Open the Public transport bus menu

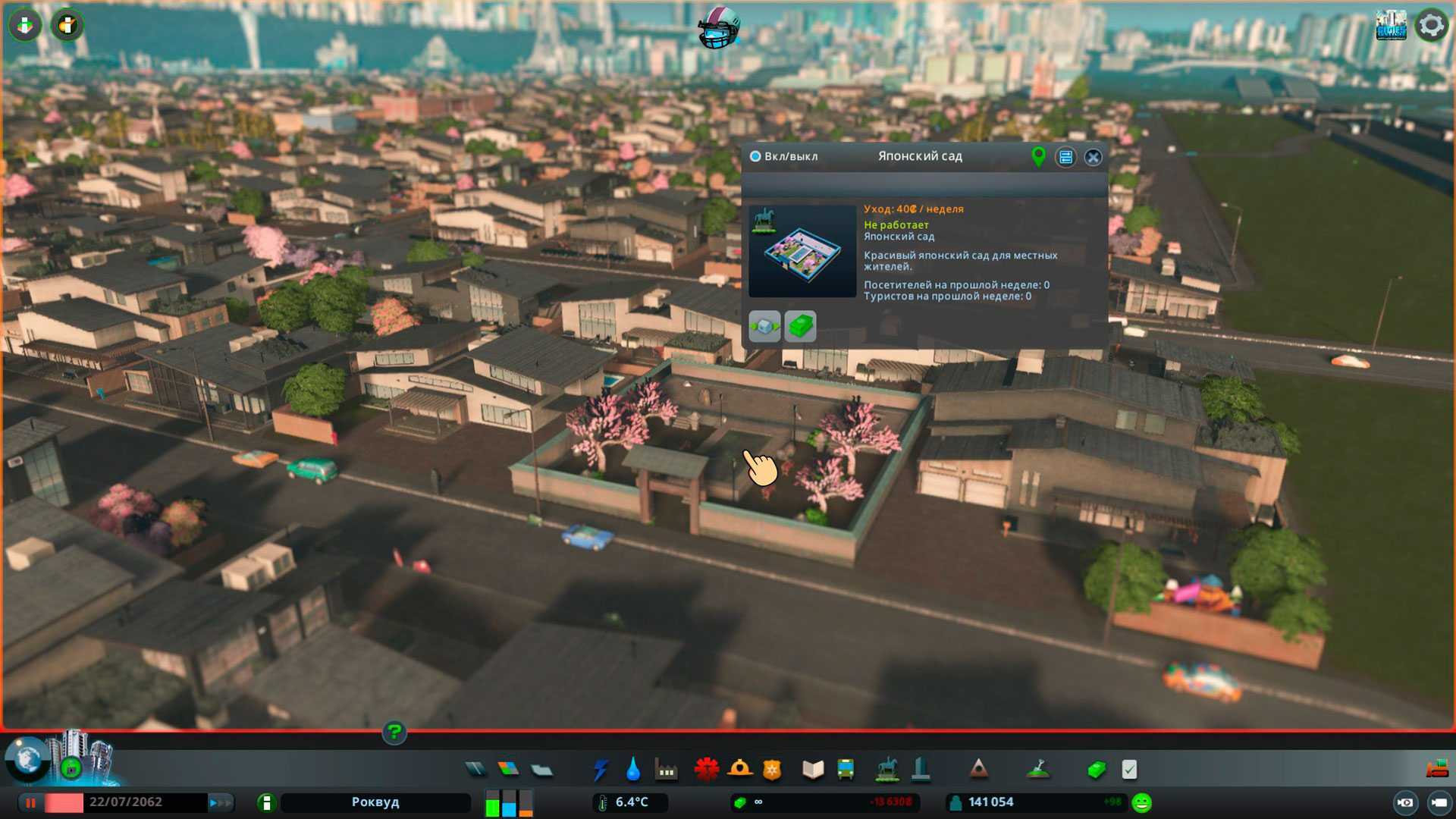coord(846,770)
